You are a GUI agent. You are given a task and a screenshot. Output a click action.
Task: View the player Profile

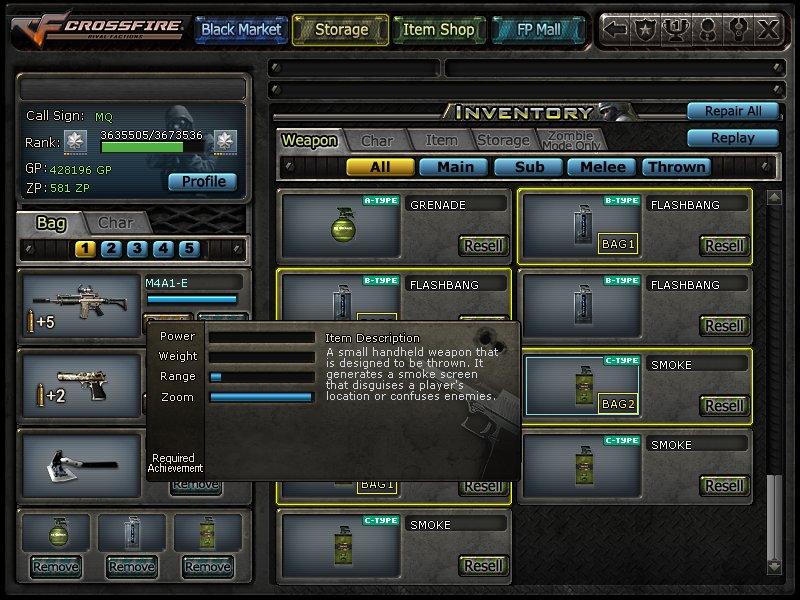coord(203,182)
